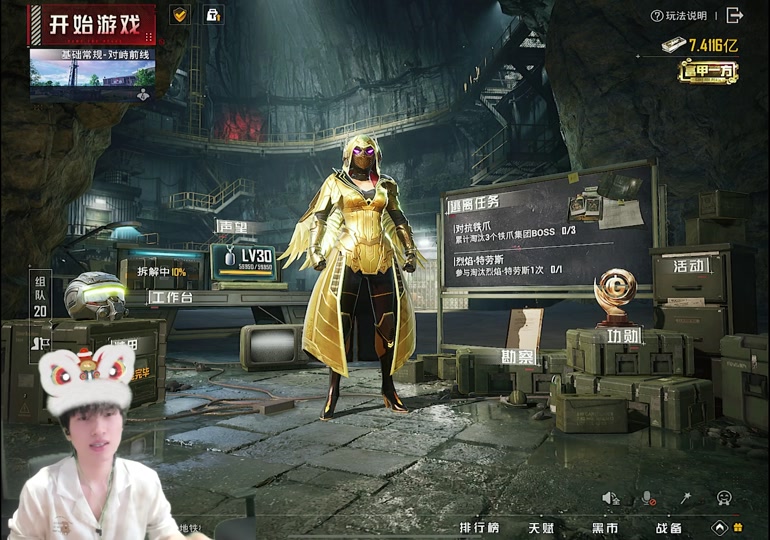
Task: Open the 工作台 workbench
Action: (171, 297)
